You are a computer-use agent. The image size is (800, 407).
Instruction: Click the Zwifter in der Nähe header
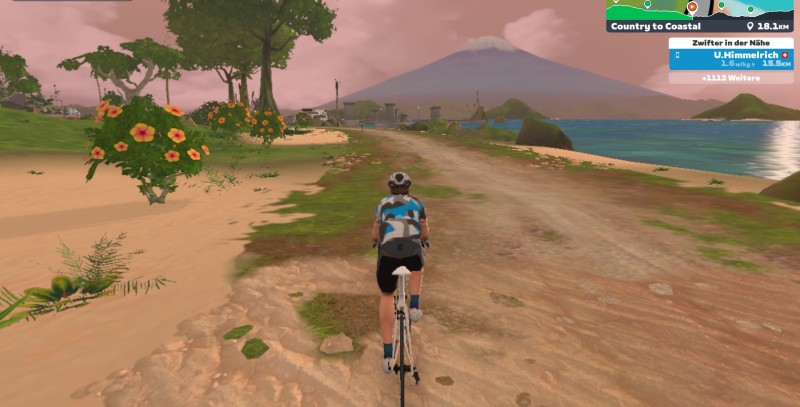[731, 42]
